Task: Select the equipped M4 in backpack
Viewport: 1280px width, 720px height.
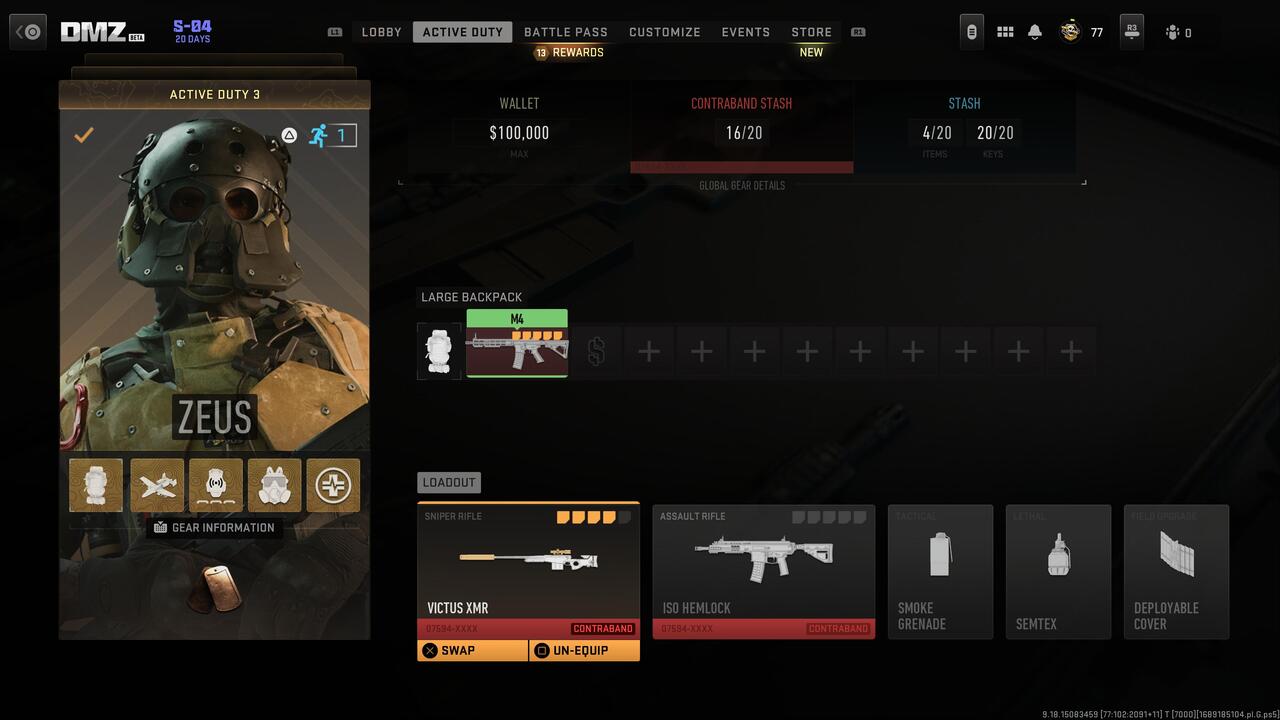Action: [517, 350]
